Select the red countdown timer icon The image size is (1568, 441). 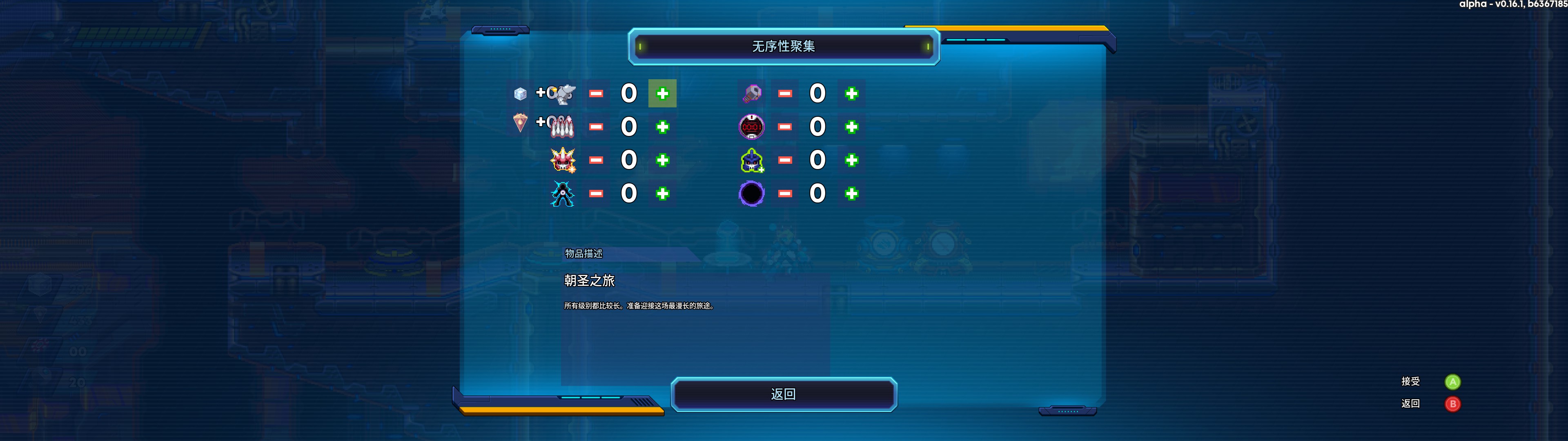[752, 127]
